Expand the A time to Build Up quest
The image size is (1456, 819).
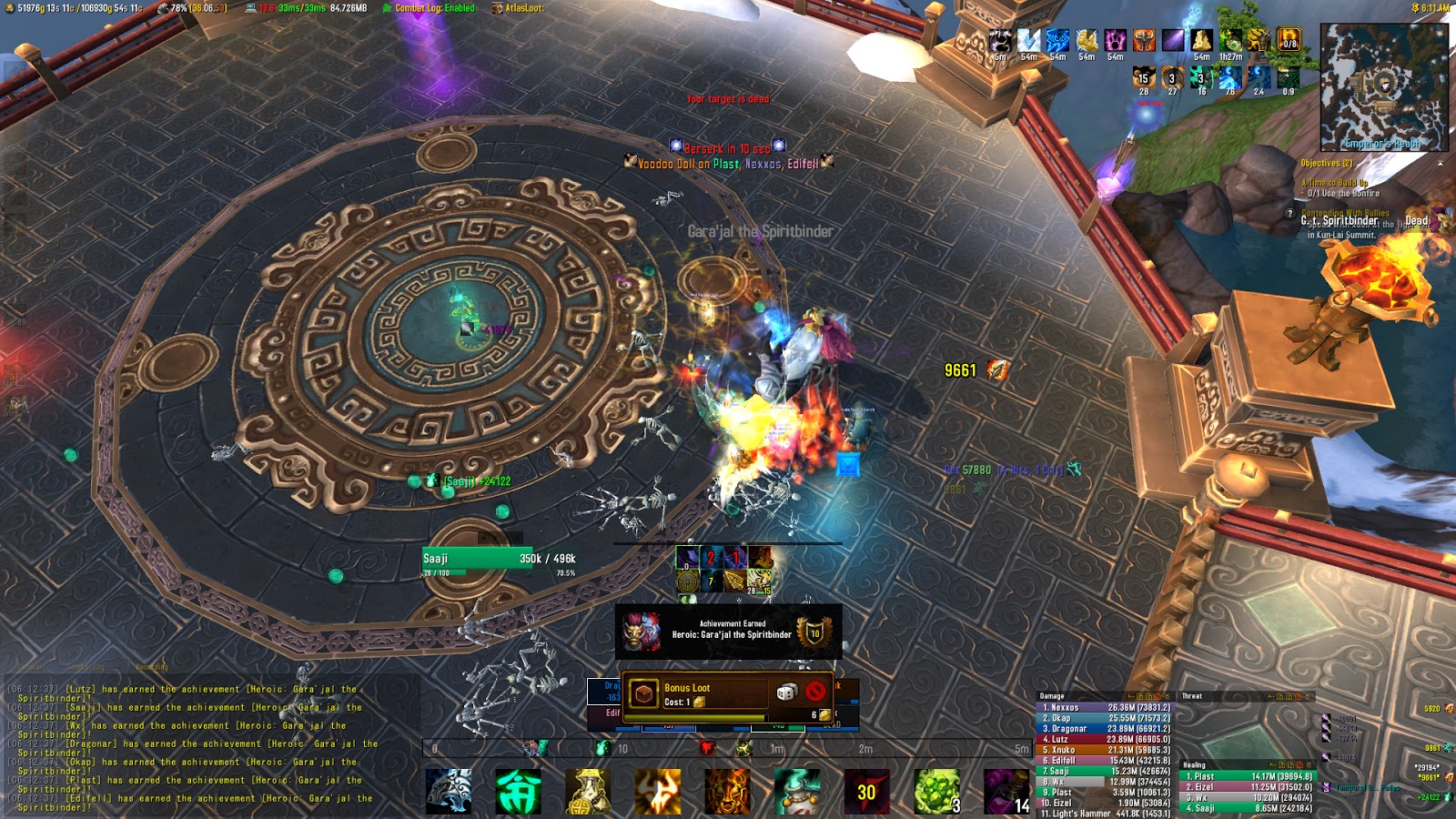coord(1335,183)
